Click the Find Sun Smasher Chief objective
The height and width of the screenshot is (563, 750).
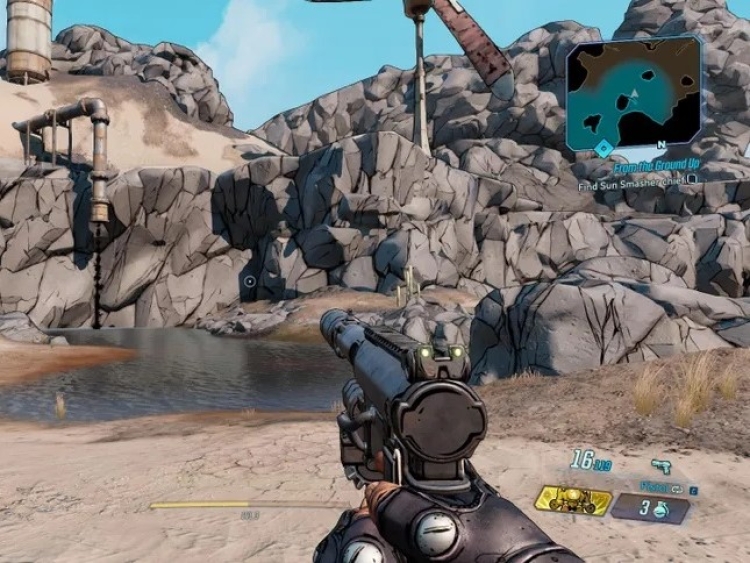634,184
